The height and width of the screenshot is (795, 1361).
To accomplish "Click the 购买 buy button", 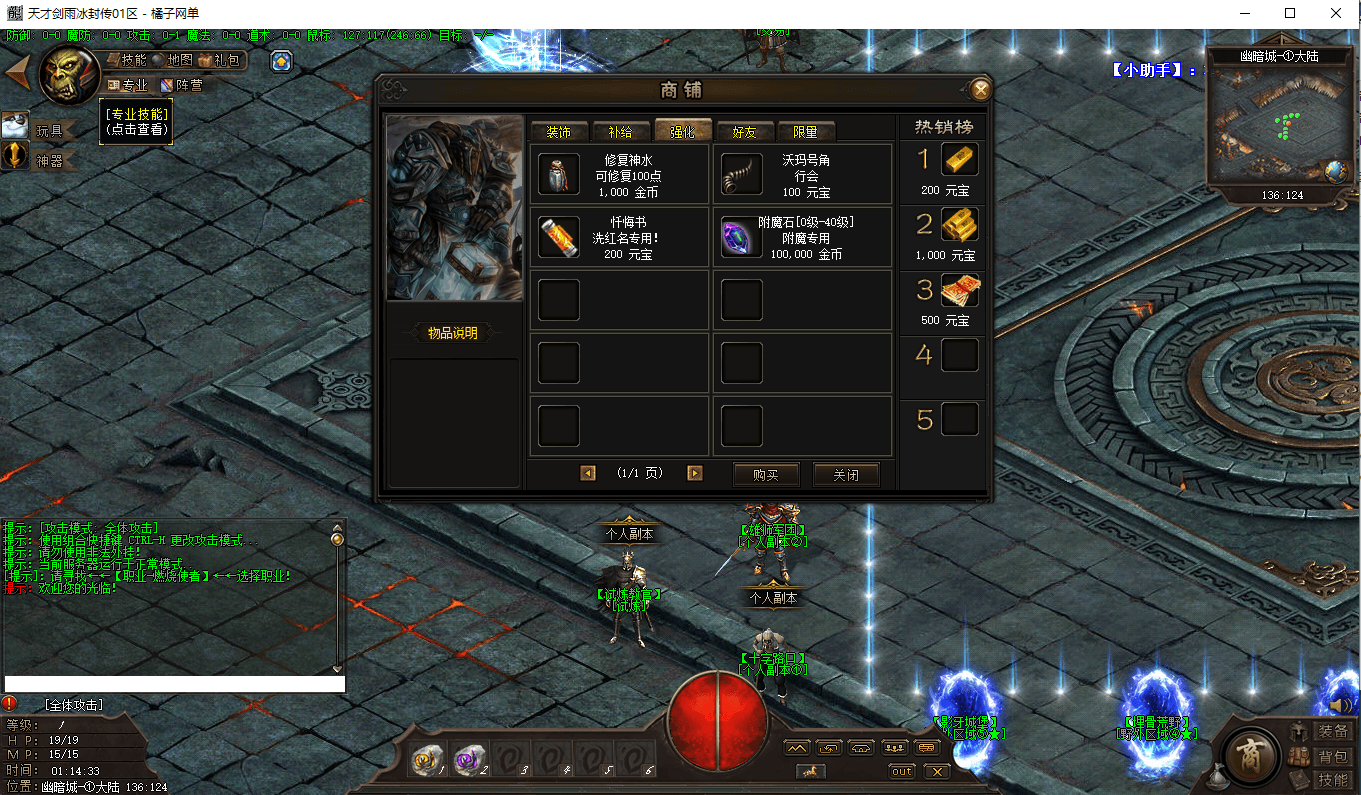I will pyautogui.click(x=766, y=474).
